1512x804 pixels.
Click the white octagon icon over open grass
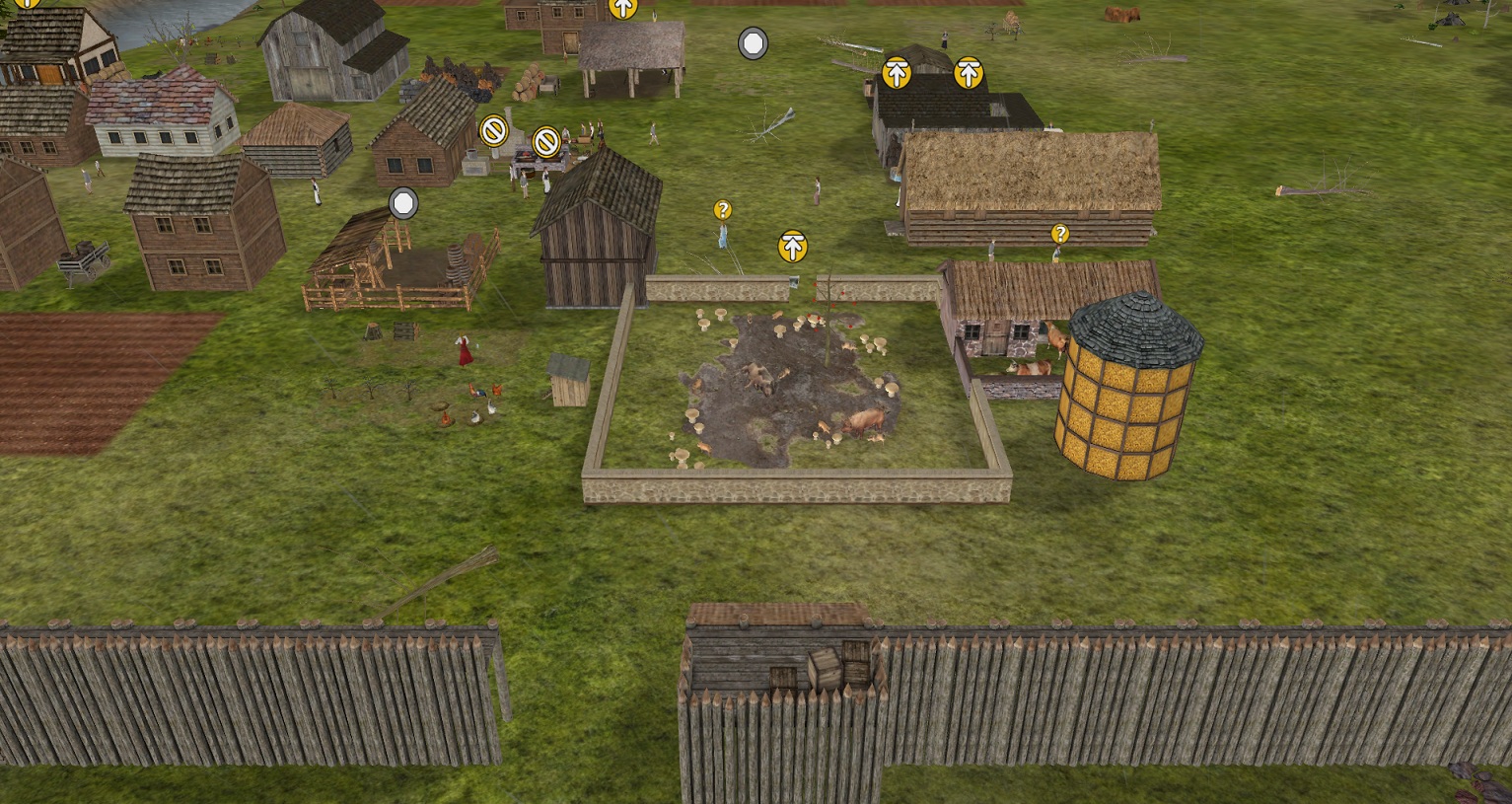753,43
